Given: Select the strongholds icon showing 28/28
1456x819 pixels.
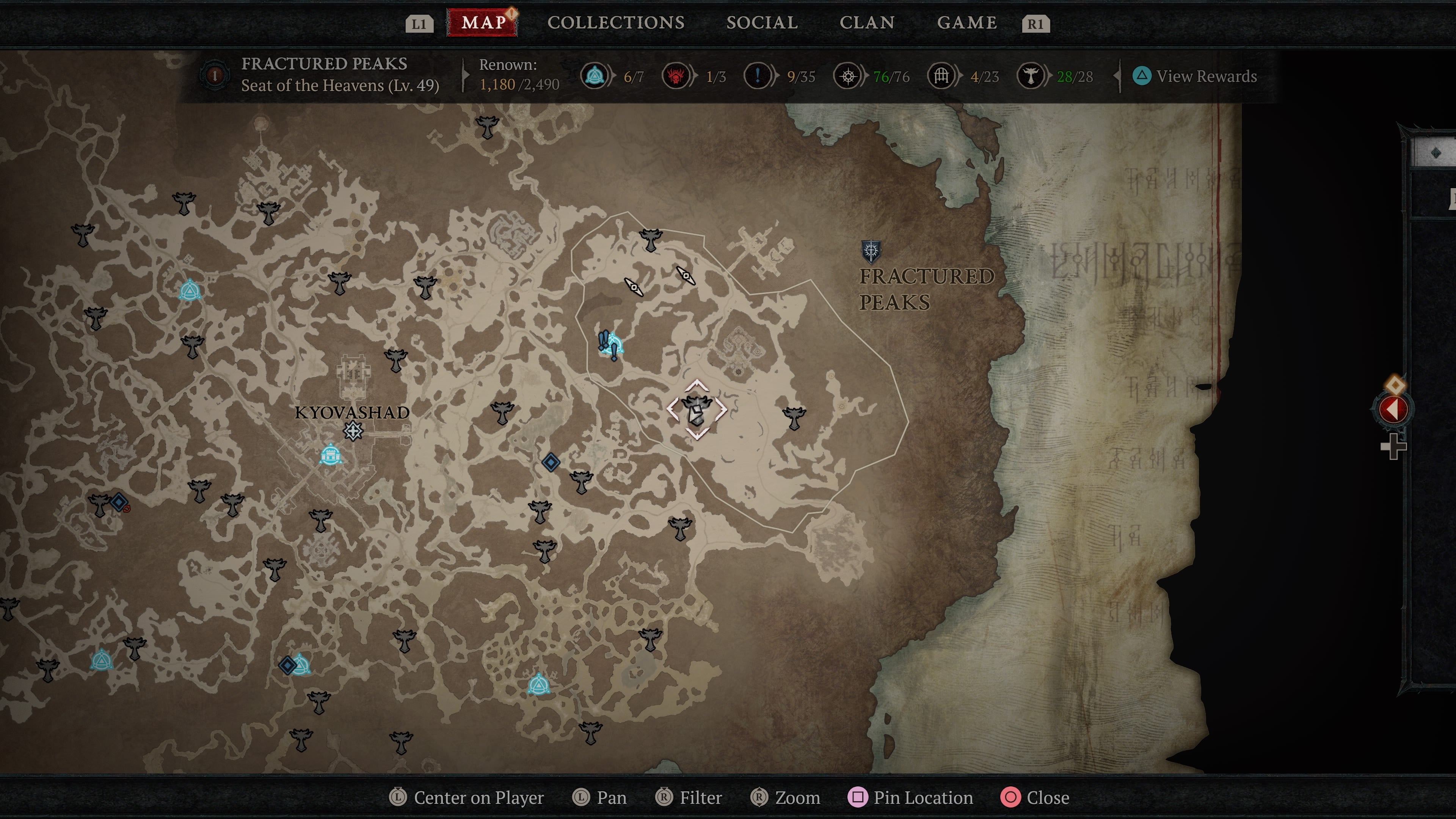Looking at the screenshot, I should click(x=1031, y=76).
